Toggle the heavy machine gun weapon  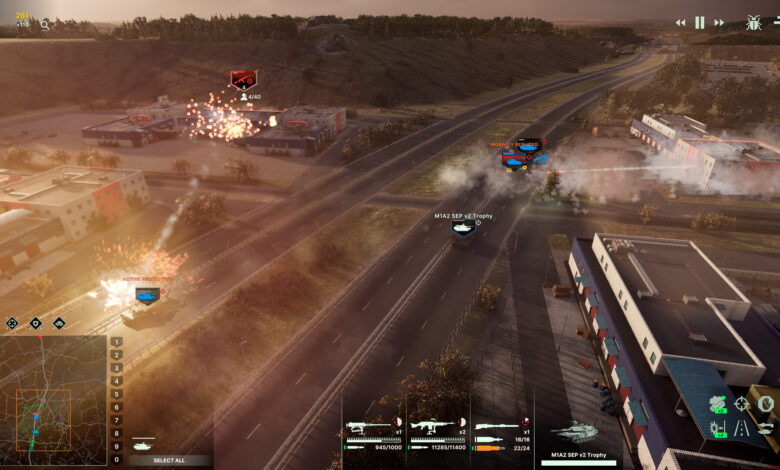(372, 426)
